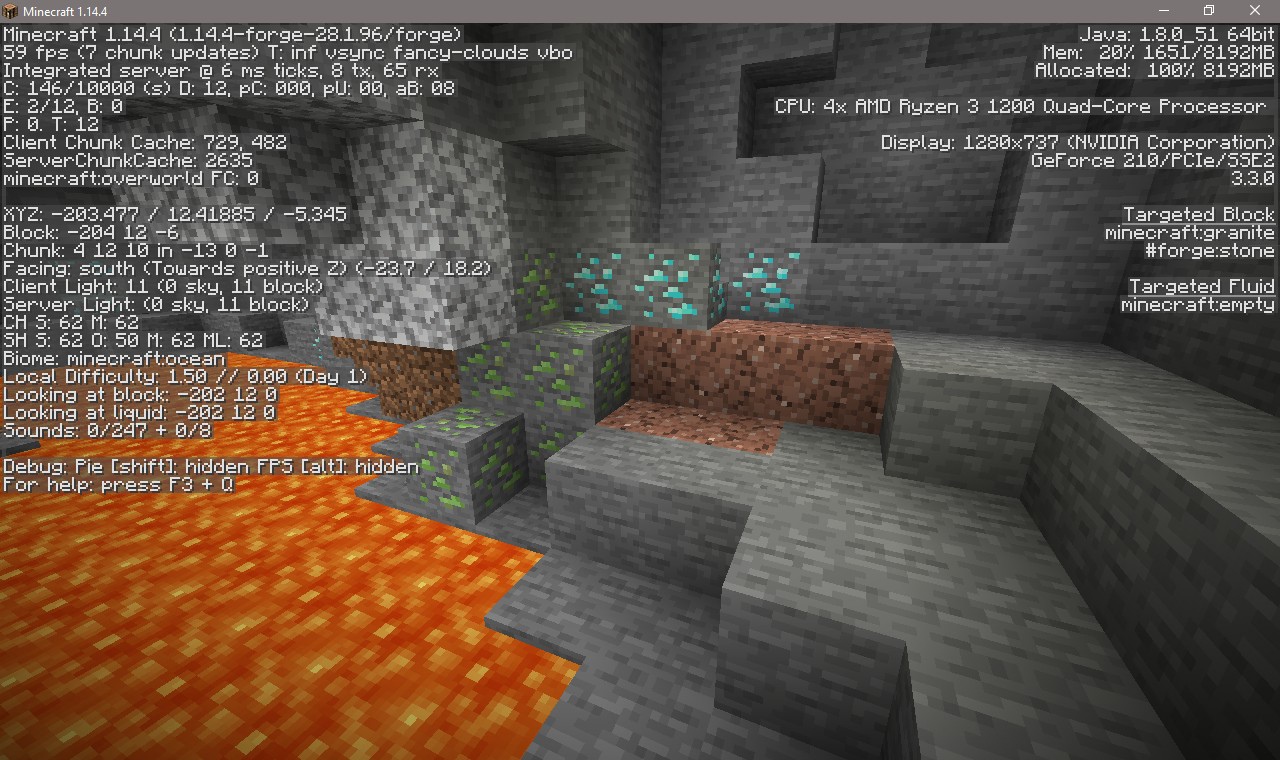Screen dimensions: 1280x760
Task: Click the Local Difficulty debug line
Action: point(185,376)
